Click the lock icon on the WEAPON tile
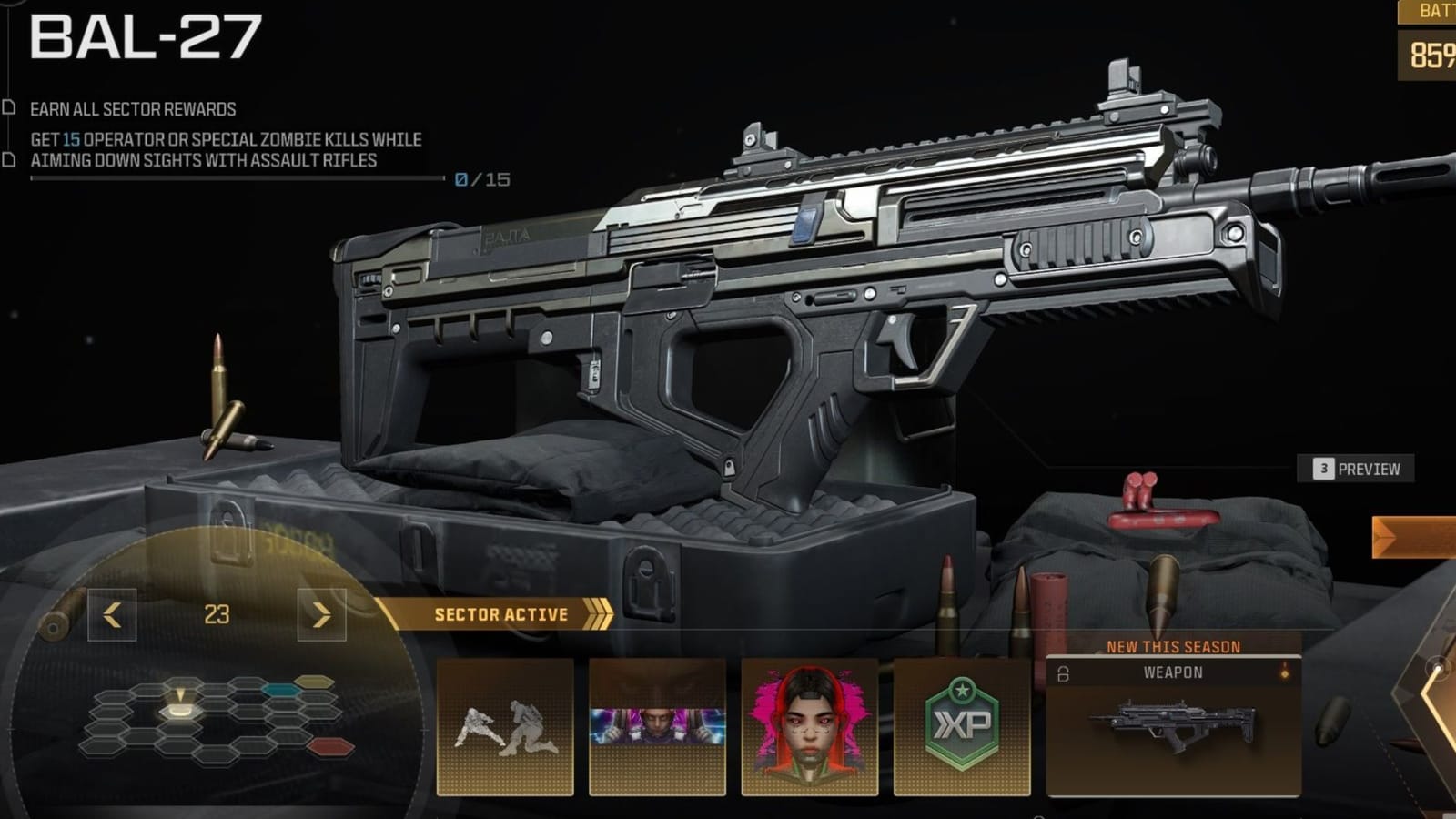The height and width of the screenshot is (819, 1456). (1063, 672)
